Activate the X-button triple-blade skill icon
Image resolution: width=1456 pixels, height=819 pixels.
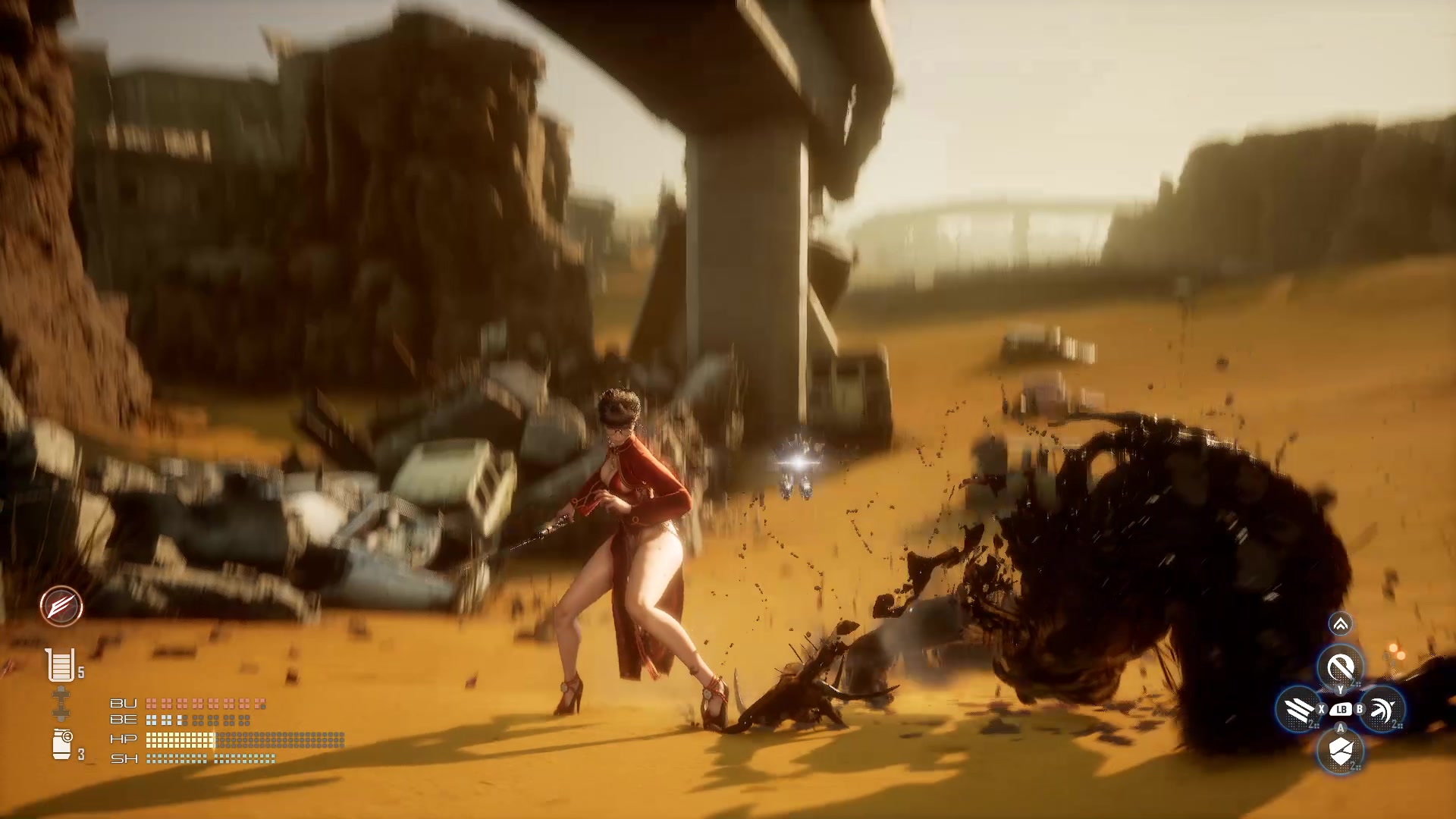point(1299,711)
